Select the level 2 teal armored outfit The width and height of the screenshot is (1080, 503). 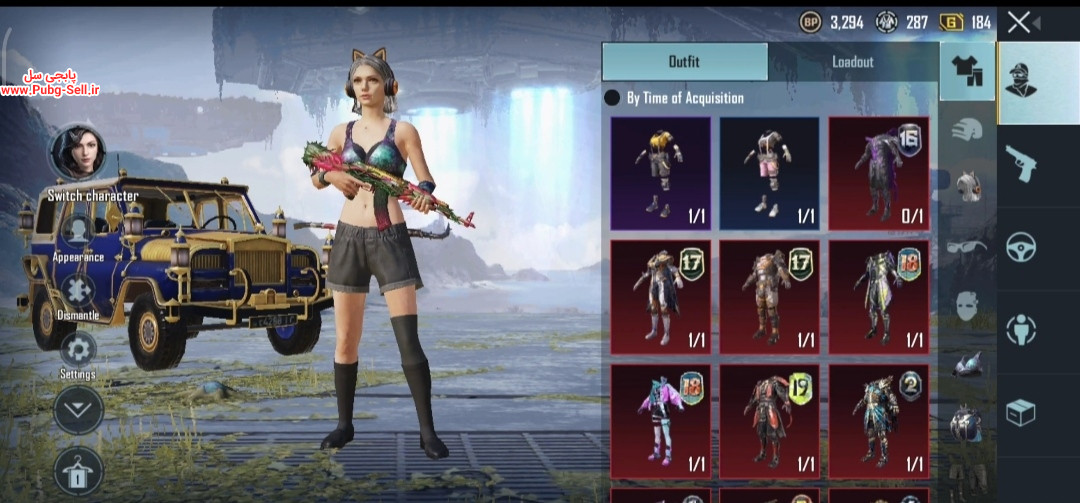pos(878,419)
